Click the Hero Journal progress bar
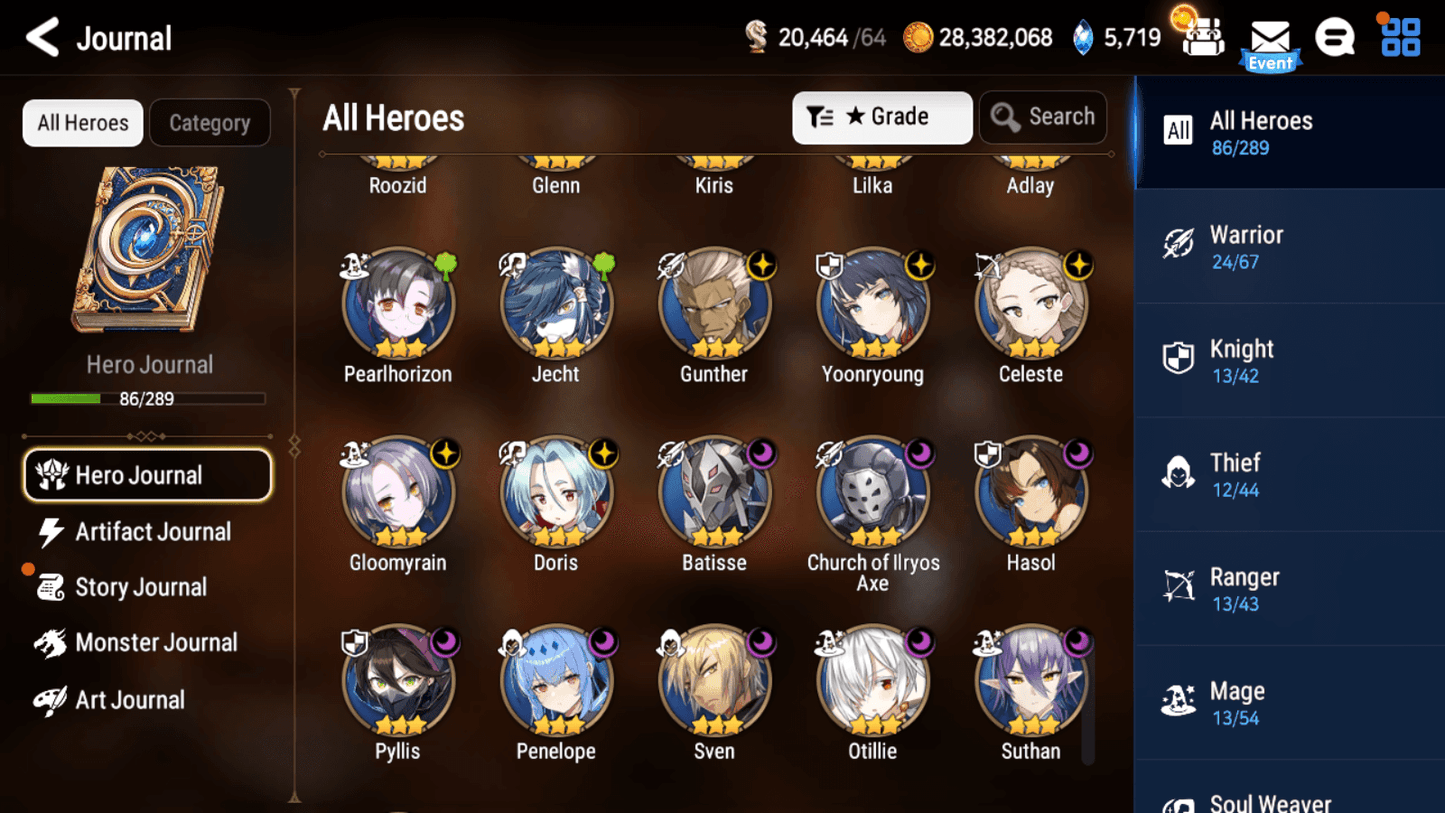1445x813 pixels. tap(150, 398)
